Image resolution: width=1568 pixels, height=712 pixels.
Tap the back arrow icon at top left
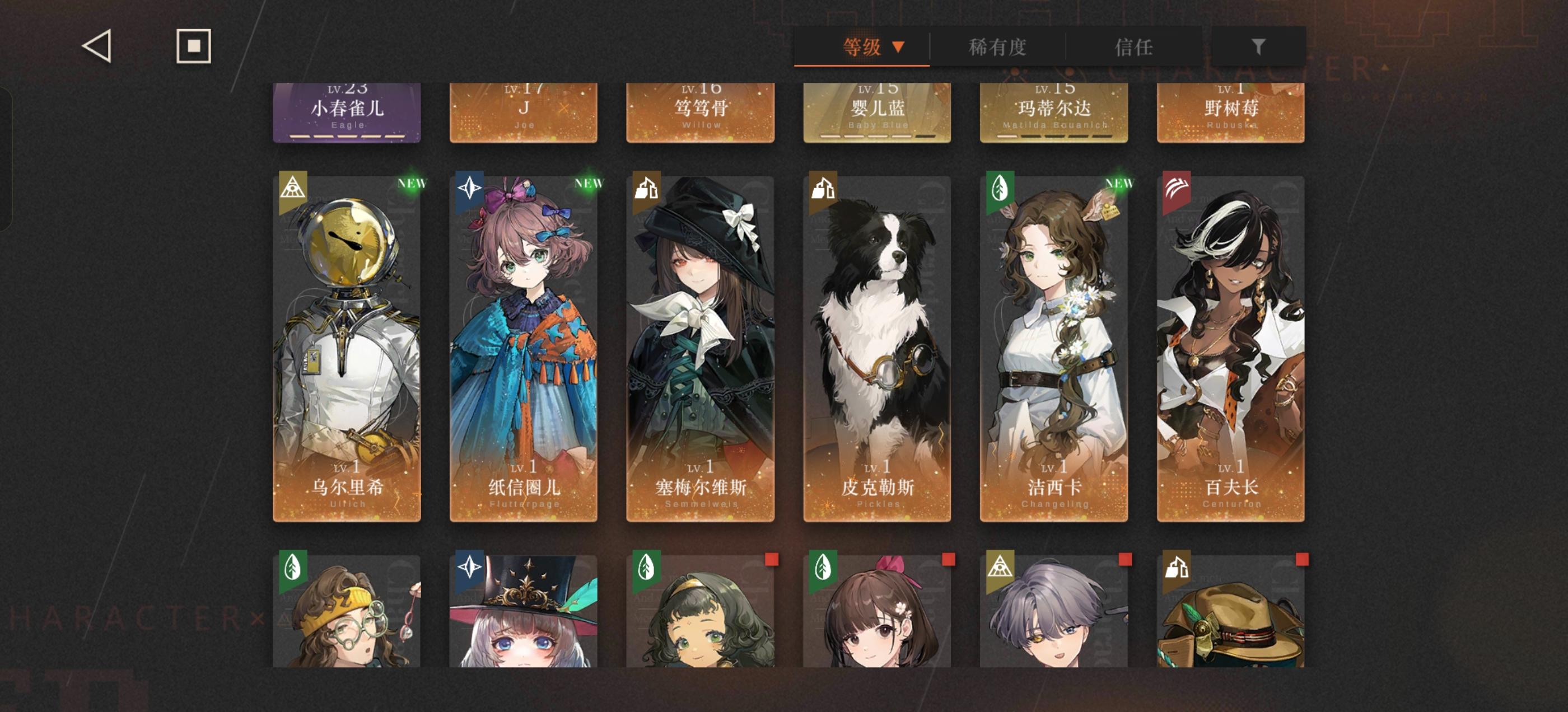tap(97, 46)
